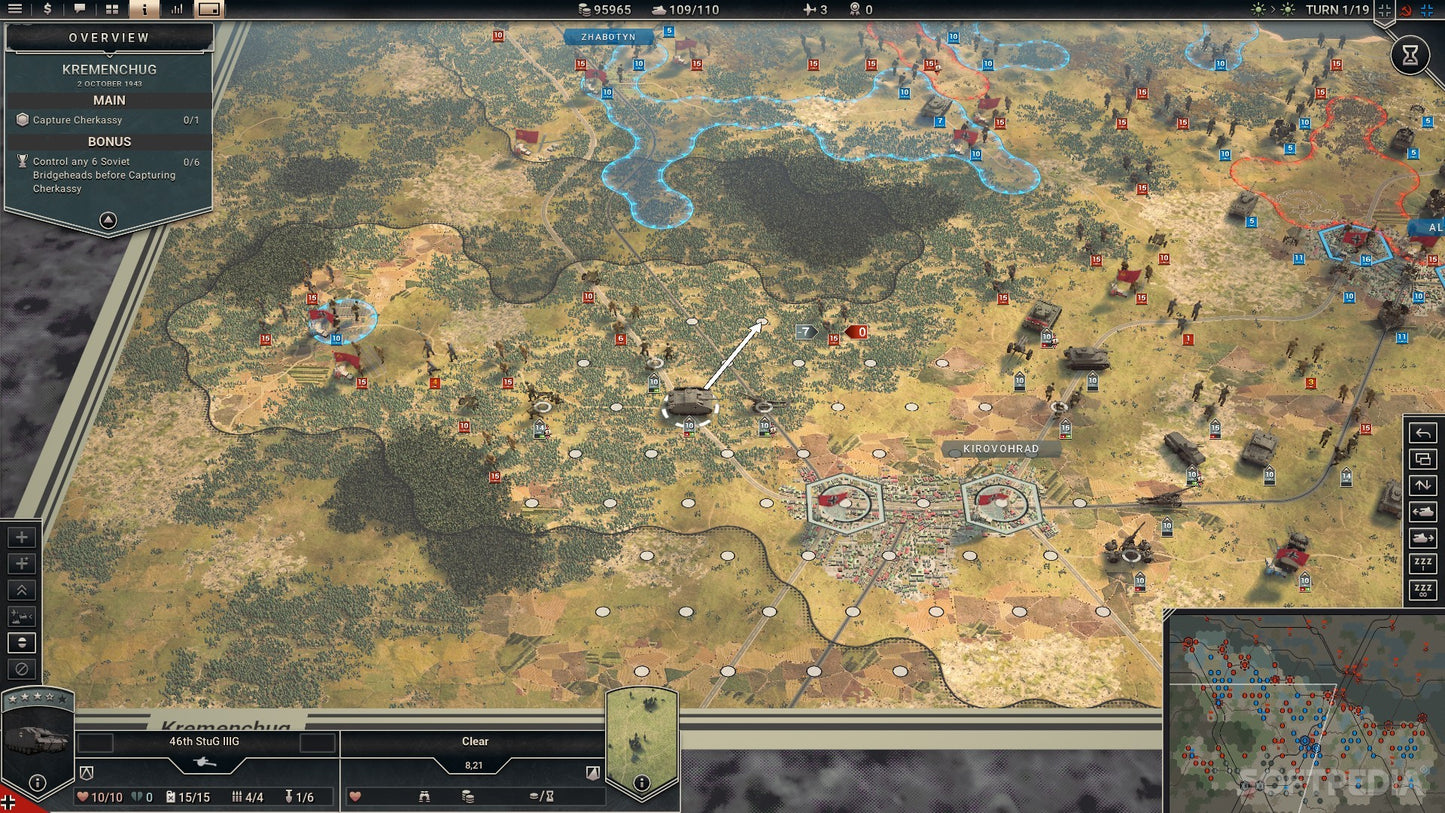1445x813 pixels.
Task: Click the undo move arrow icon
Action: pos(1422,433)
